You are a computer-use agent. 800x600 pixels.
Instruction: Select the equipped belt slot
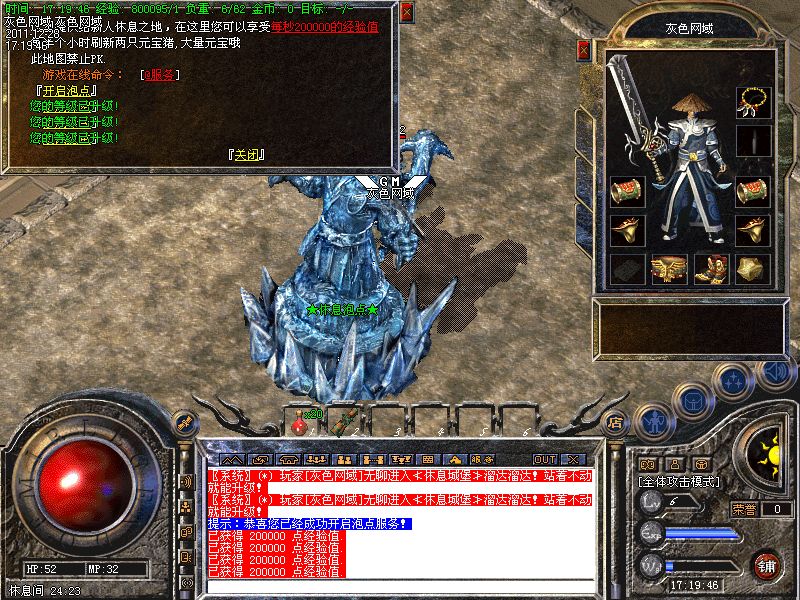click(666, 268)
